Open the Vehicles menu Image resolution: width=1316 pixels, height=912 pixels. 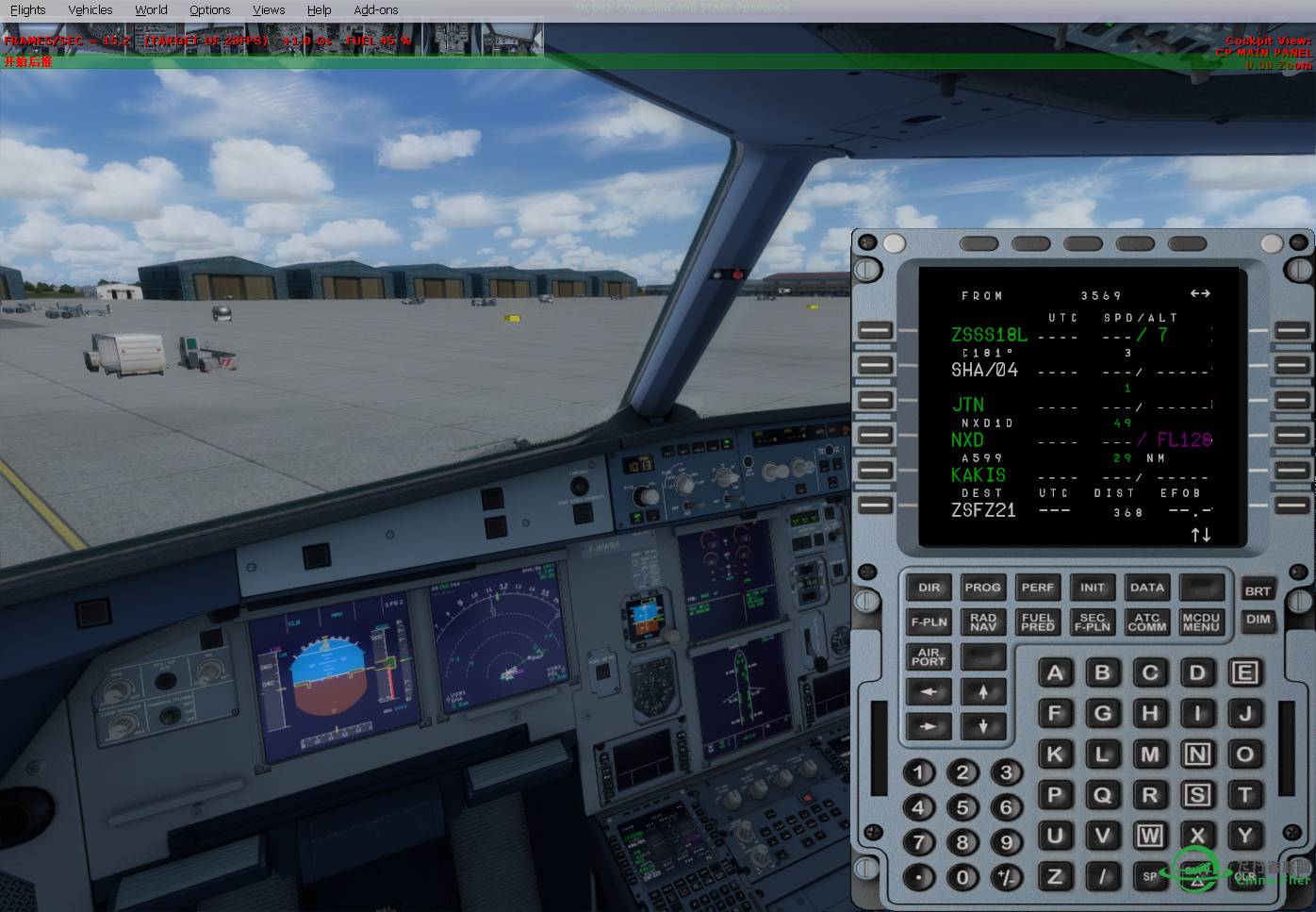coord(90,9)
